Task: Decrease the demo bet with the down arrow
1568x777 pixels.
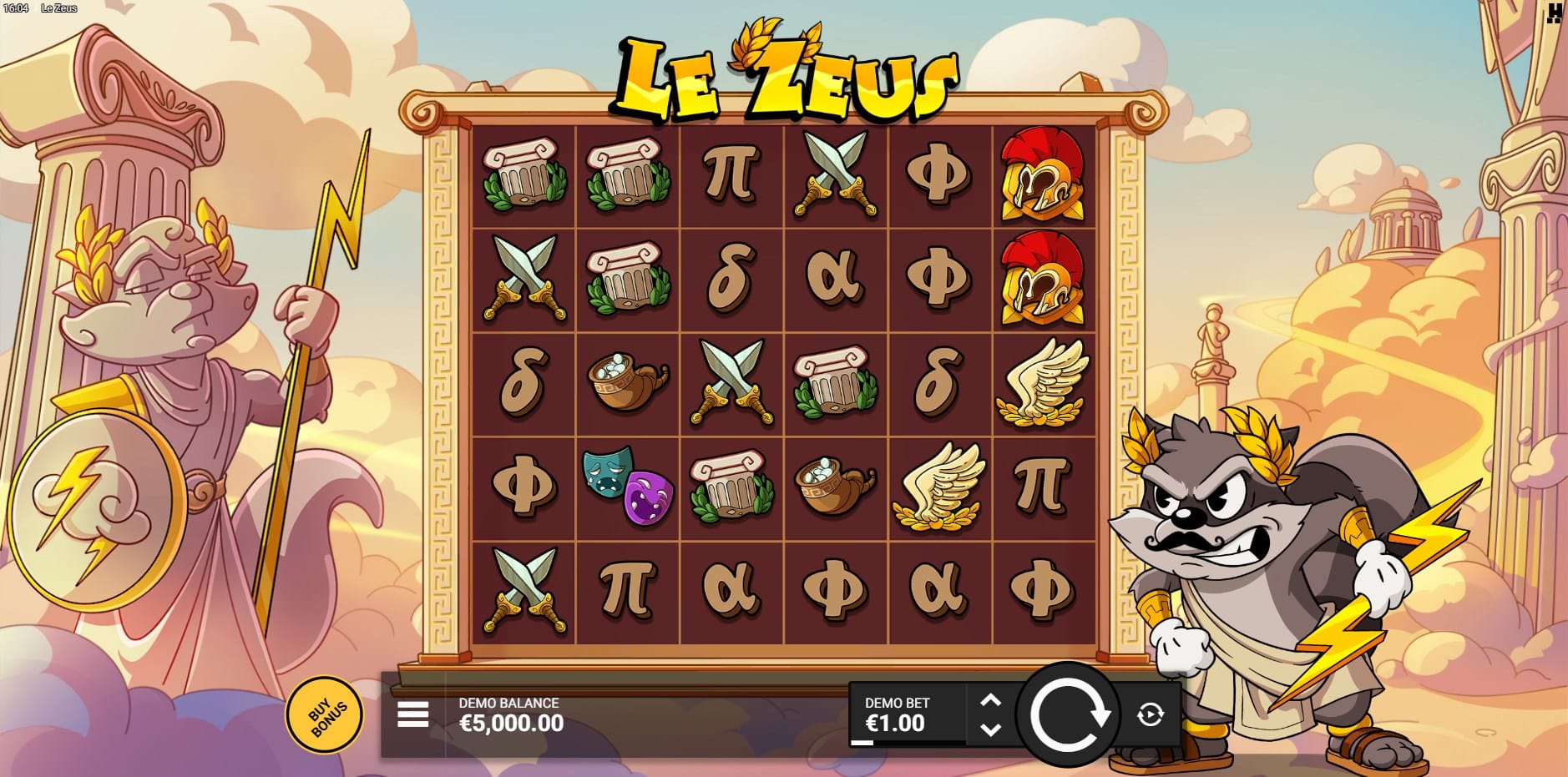Action: pos(990,729)
